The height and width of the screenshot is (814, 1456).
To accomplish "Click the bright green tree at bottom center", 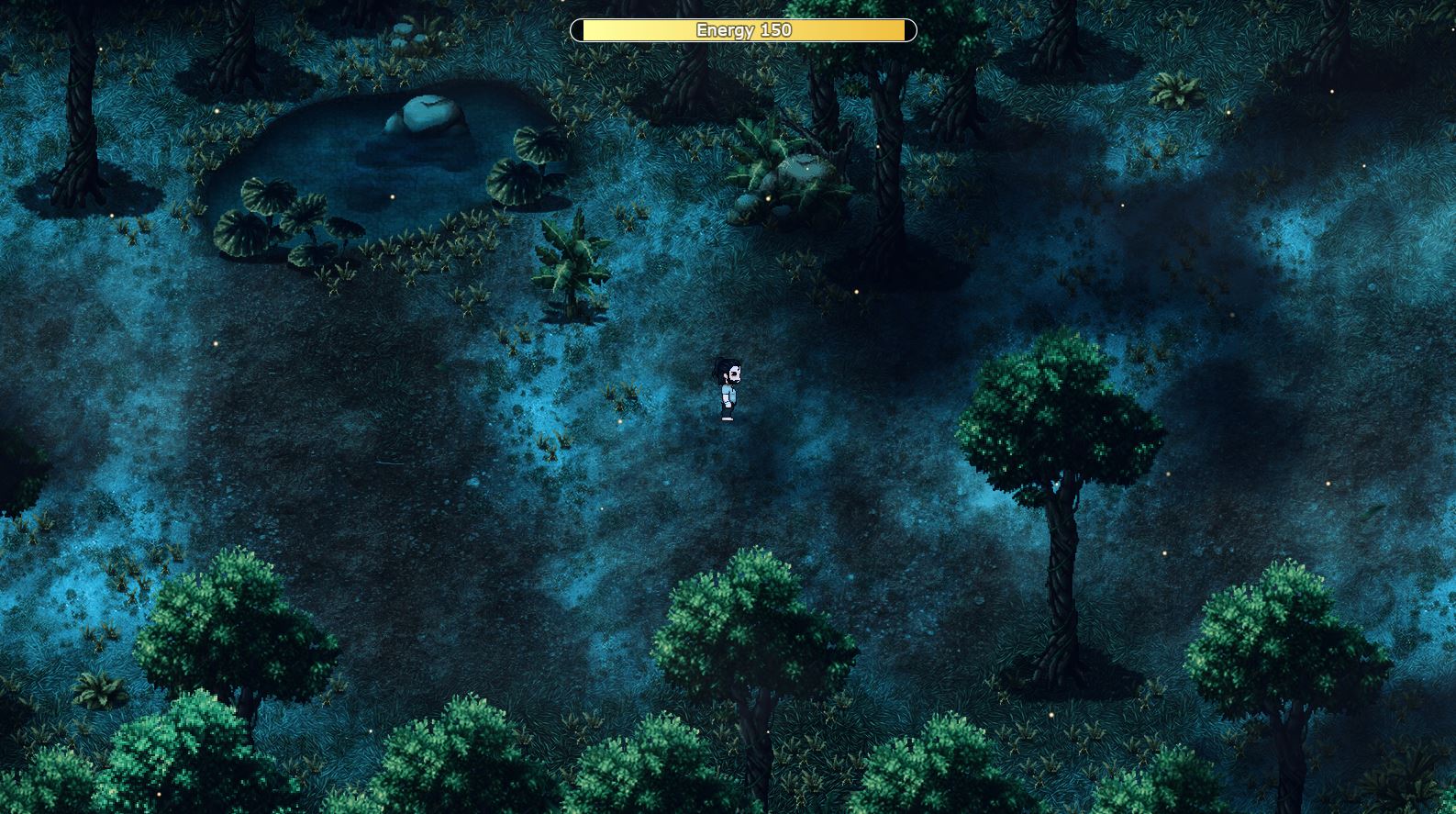I will [x=734, y=624].
